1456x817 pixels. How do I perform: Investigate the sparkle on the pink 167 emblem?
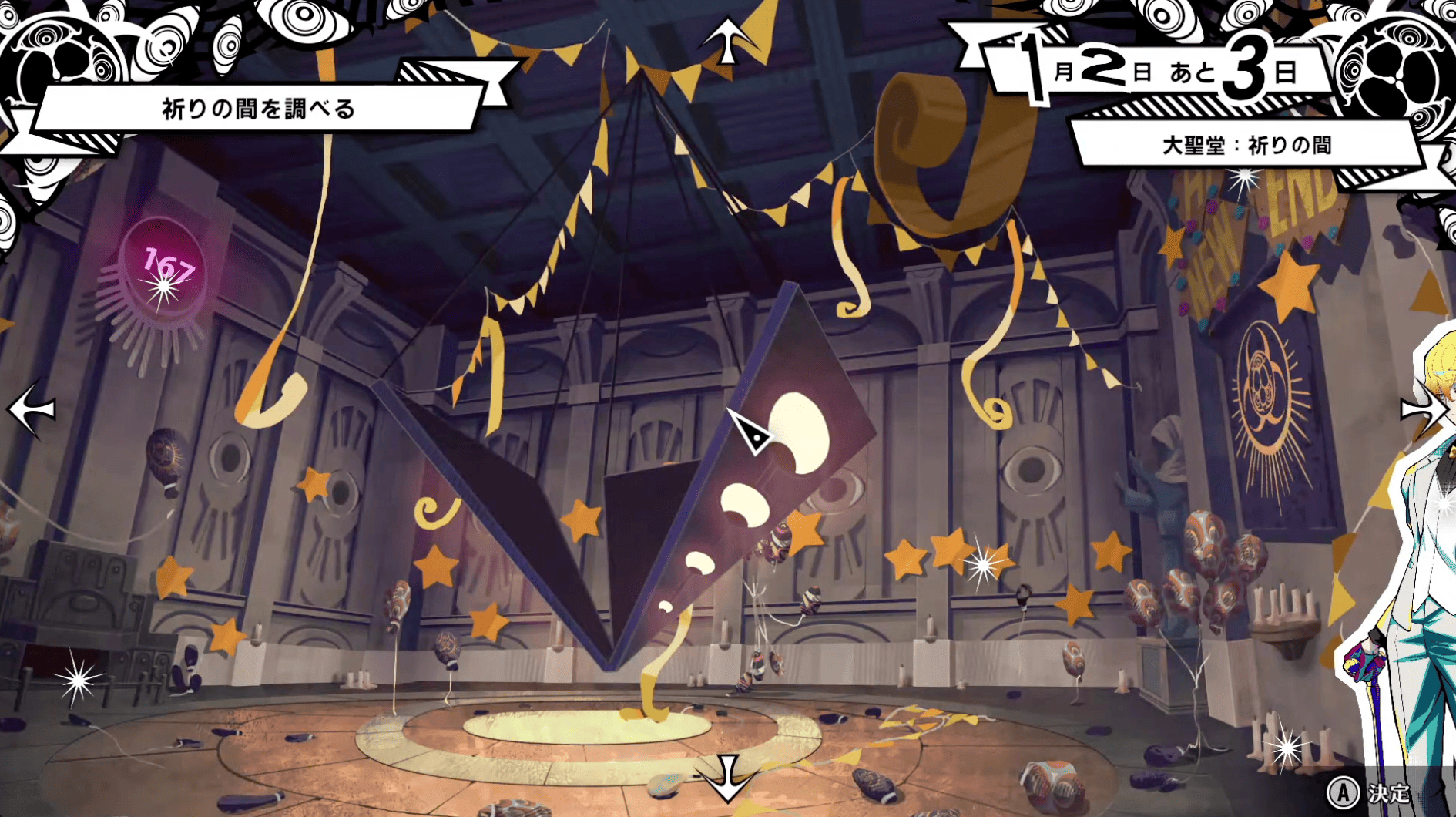pos(163,289)
